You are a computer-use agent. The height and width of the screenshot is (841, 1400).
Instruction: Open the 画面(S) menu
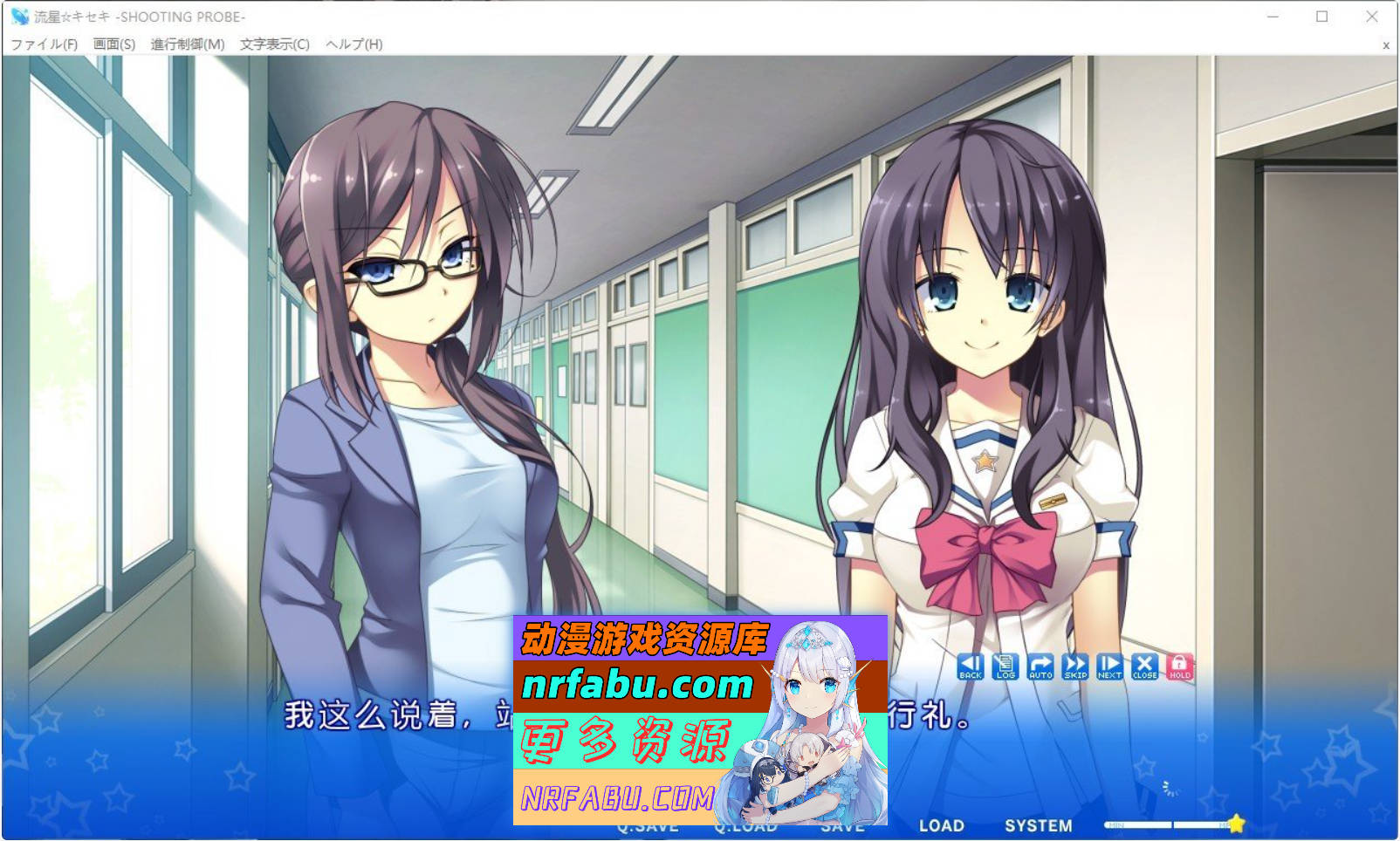tap(114, 42)
